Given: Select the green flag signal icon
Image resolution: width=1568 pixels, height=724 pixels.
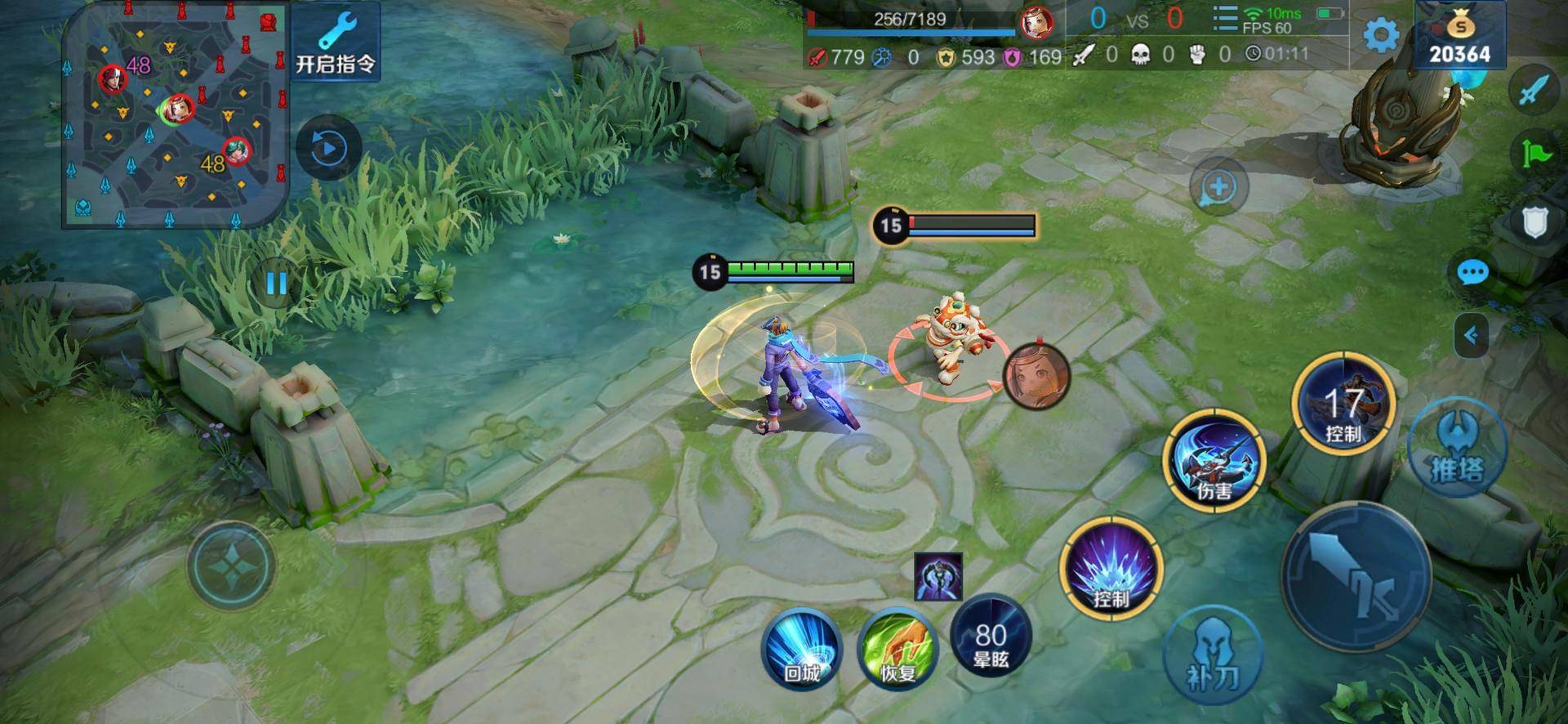Looking at the screenshot, I should point(1534,154).
